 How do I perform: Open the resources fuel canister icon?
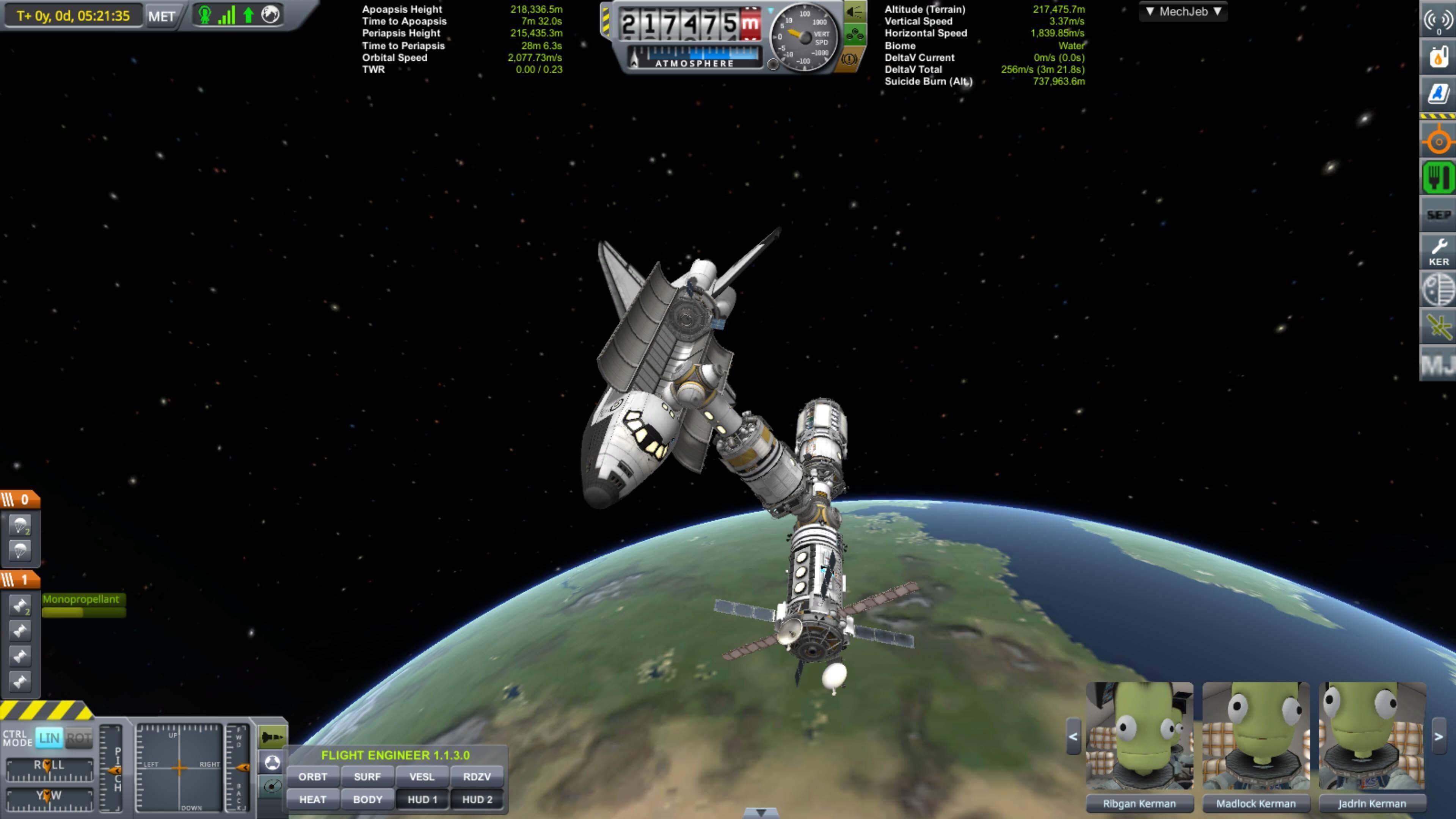[1439, 56]
